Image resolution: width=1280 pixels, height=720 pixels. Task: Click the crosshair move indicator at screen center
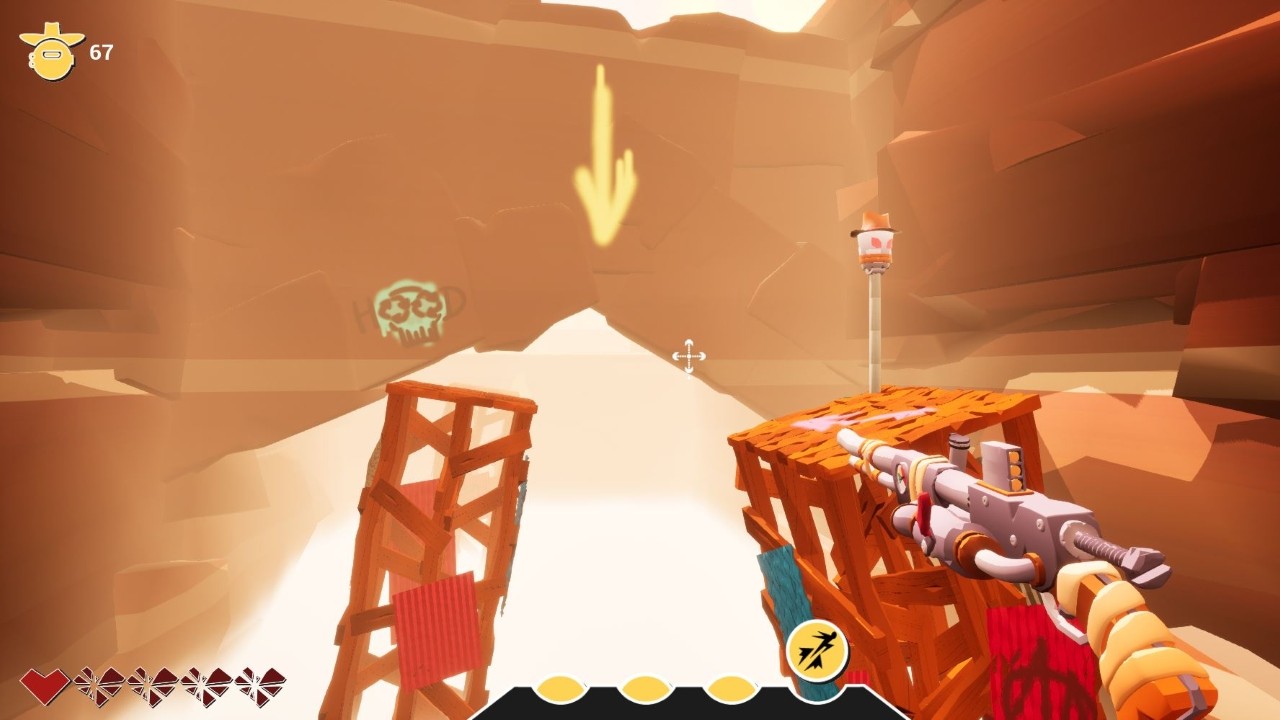[x=689, y=356]
